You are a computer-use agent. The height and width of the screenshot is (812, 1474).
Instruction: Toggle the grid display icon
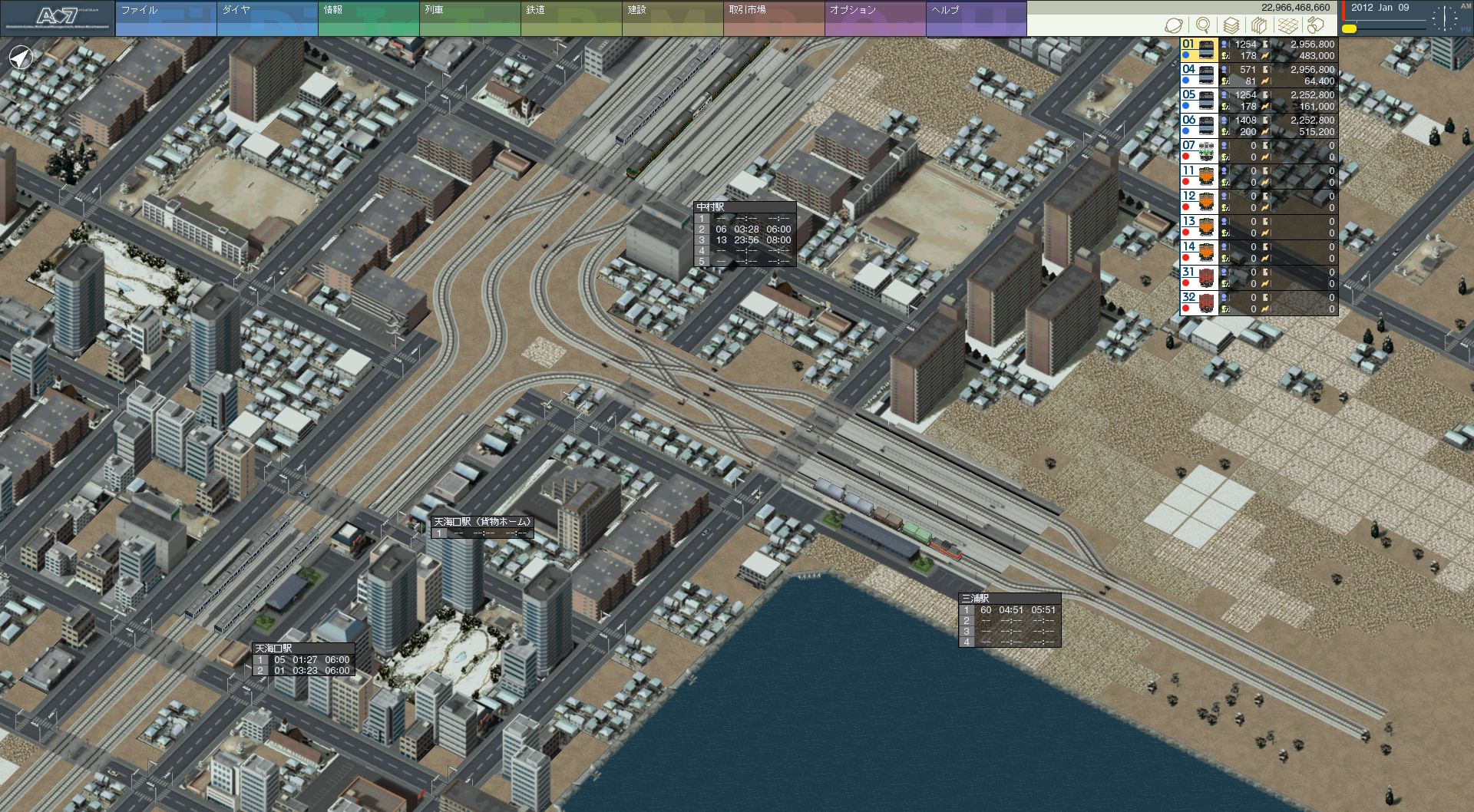1287,25
